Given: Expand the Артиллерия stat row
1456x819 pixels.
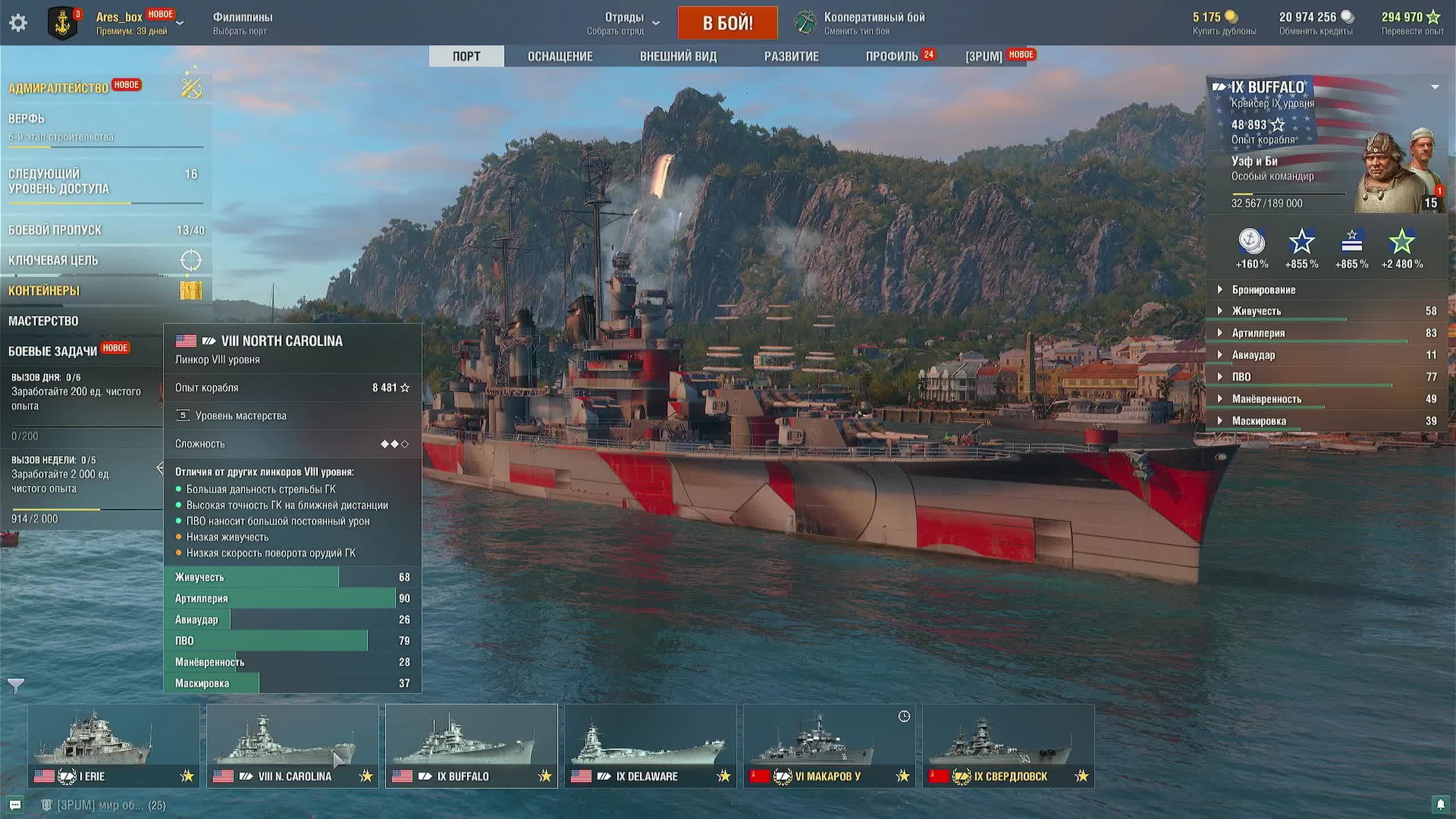Looking at the screenshot, I should click(x=1258, y=333).
